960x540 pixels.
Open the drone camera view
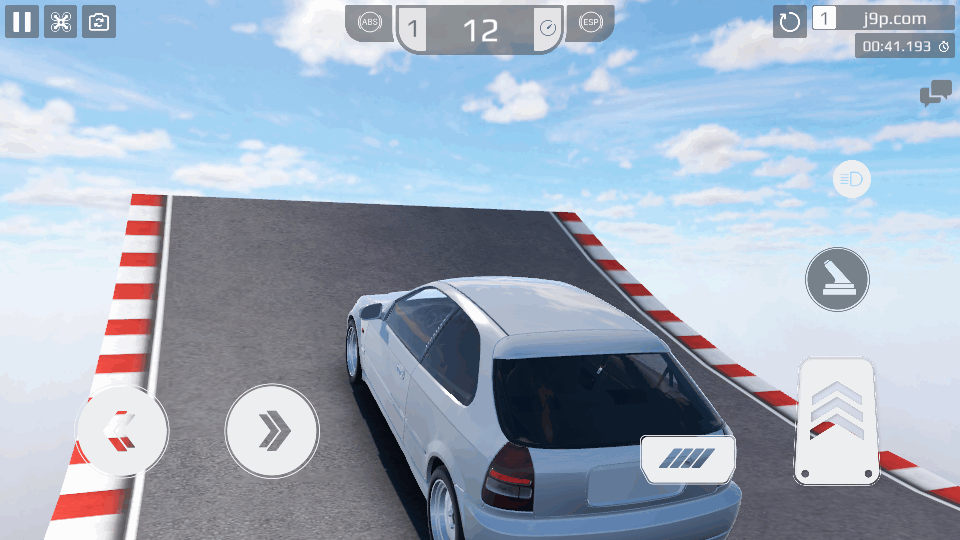coord(60,21)
